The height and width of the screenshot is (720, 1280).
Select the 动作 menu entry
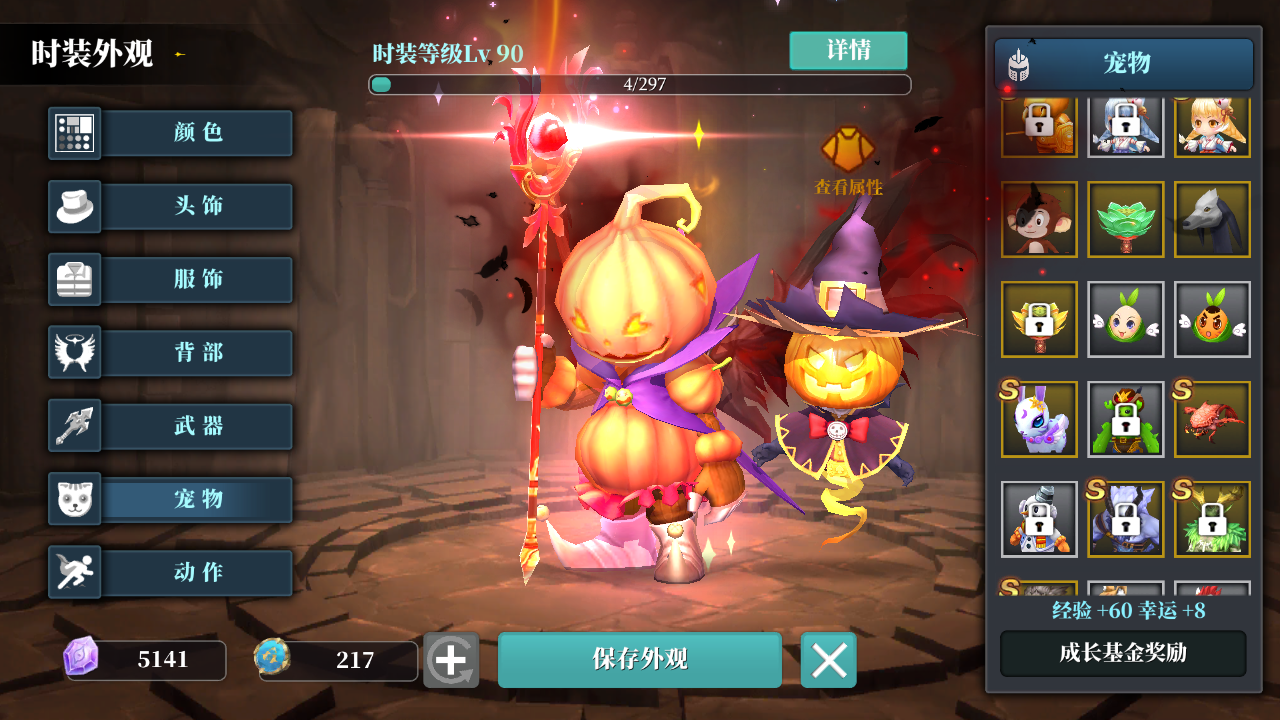click(196, 572)
